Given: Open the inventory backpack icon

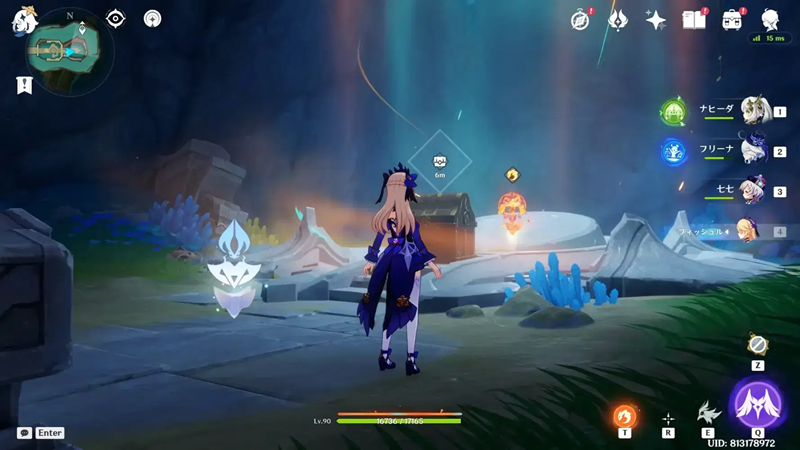Looking at the screenshot, I should pos(732,20).
